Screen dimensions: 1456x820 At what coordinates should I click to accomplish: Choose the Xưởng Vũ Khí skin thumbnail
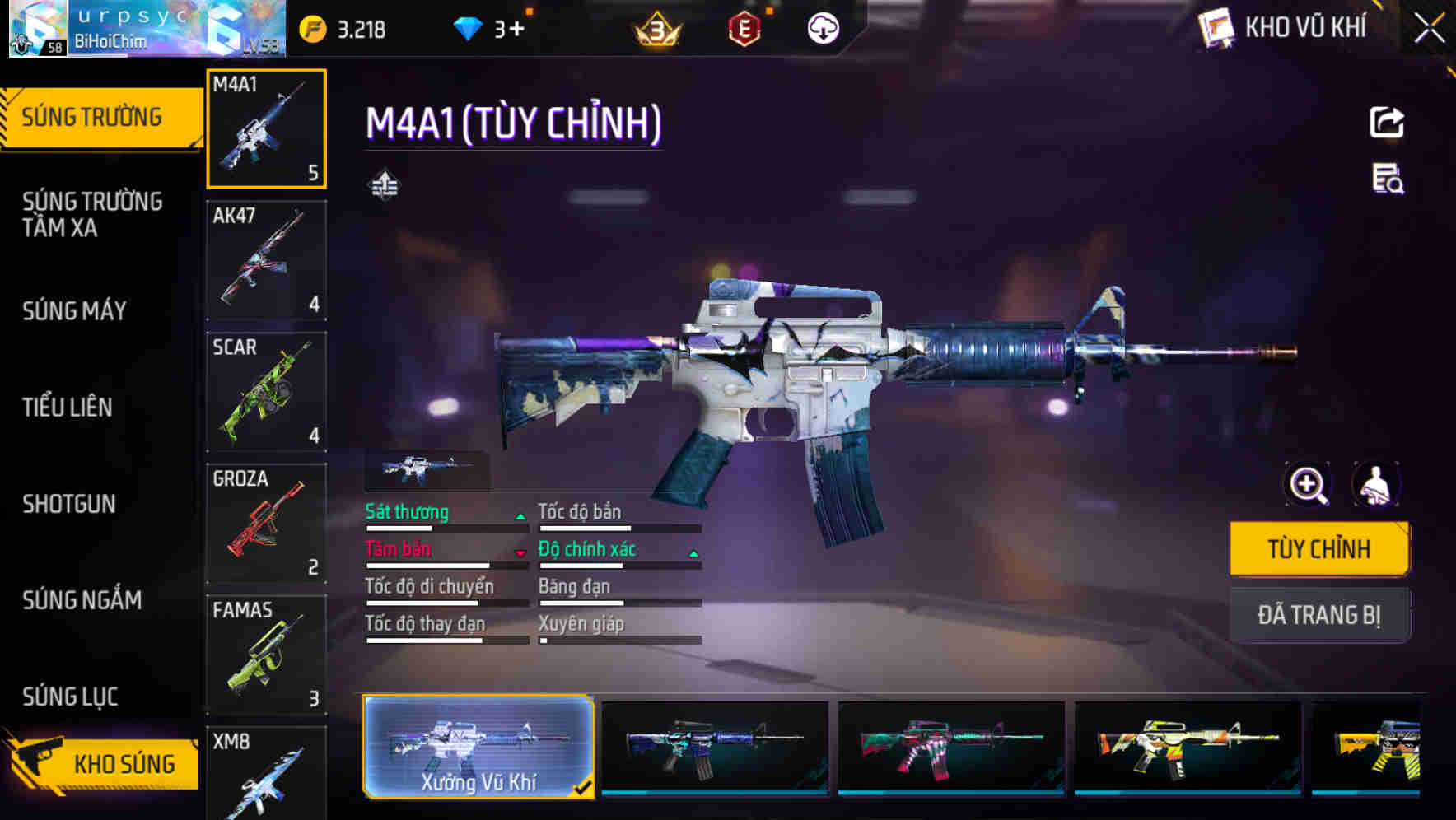(478, 747)
